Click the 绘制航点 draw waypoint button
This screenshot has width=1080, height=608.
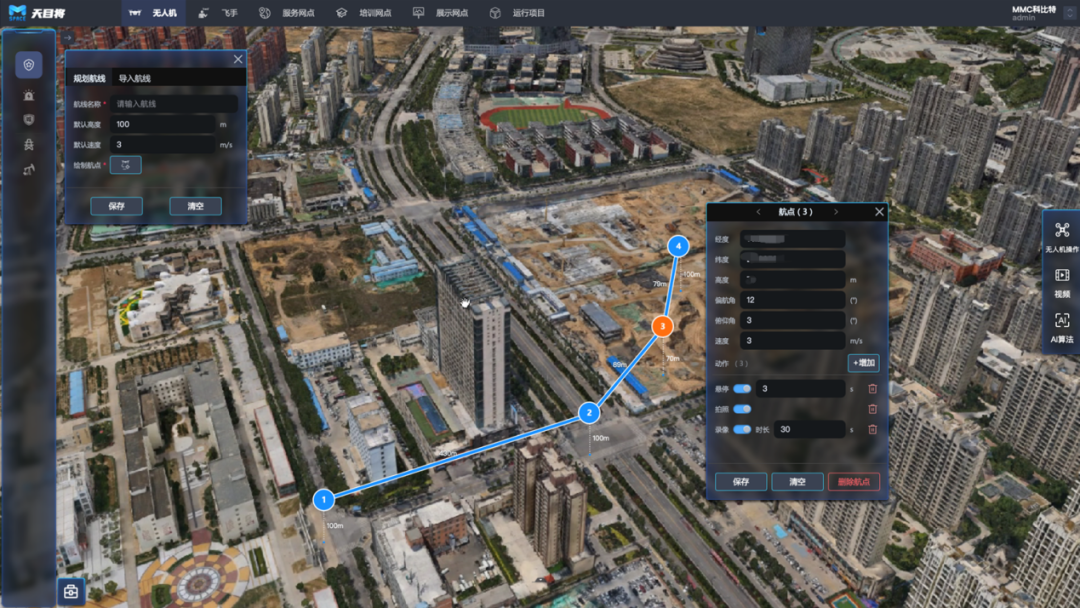125,165
